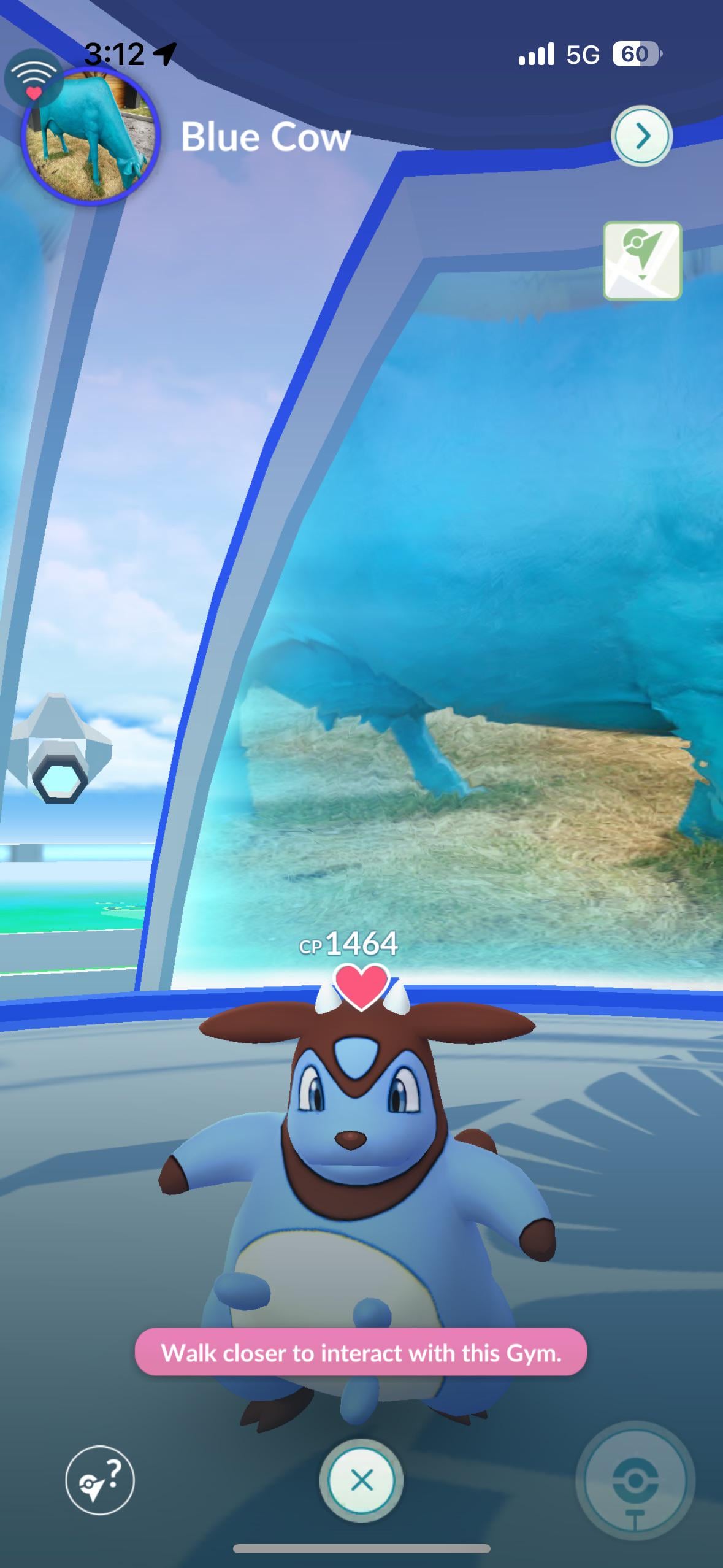Tap the pink heart motivation icon

(x=361, y=985)
